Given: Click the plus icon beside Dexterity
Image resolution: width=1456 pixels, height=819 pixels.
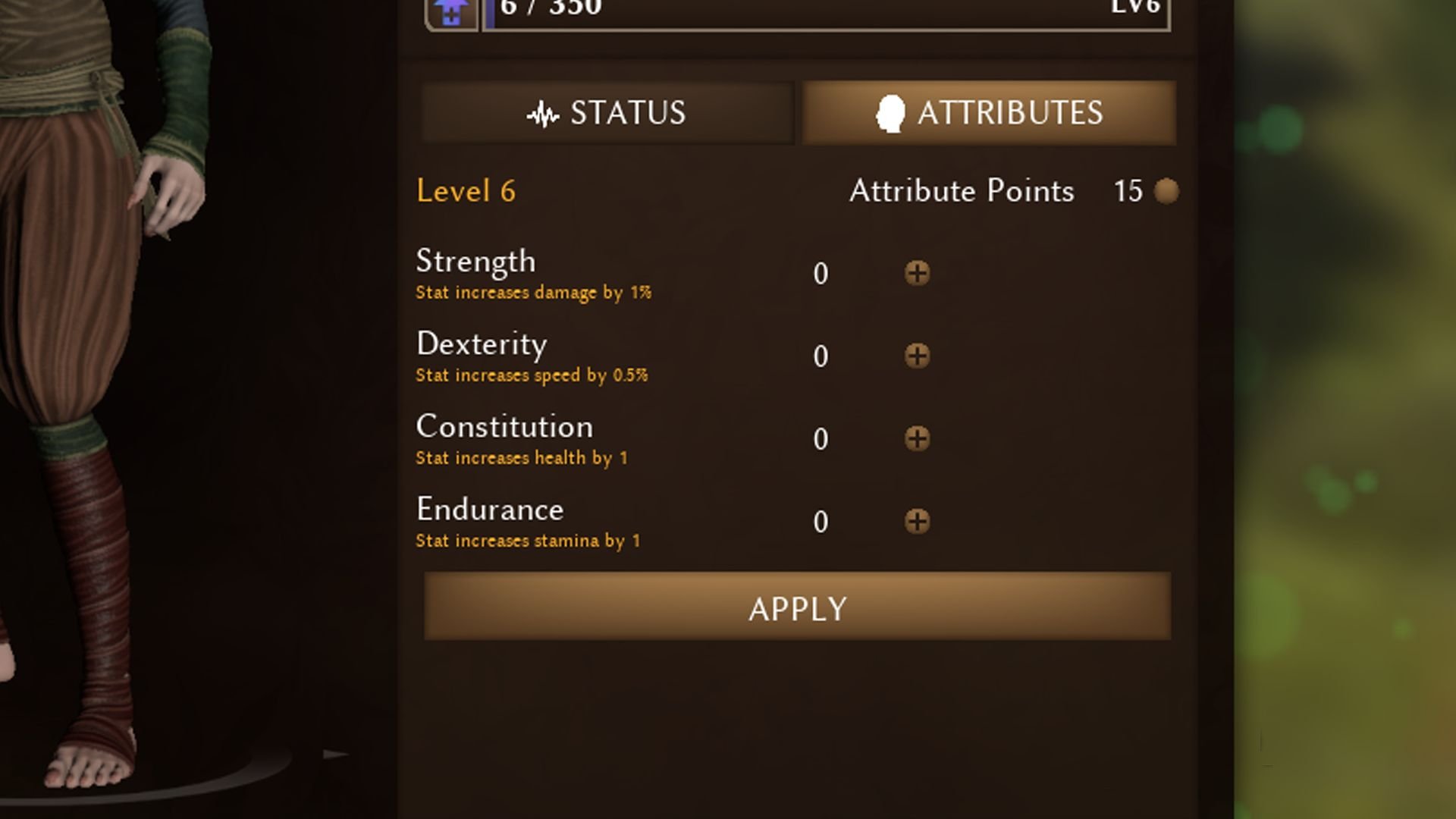Looking at the screenshot, I should (x=918, y=356).
